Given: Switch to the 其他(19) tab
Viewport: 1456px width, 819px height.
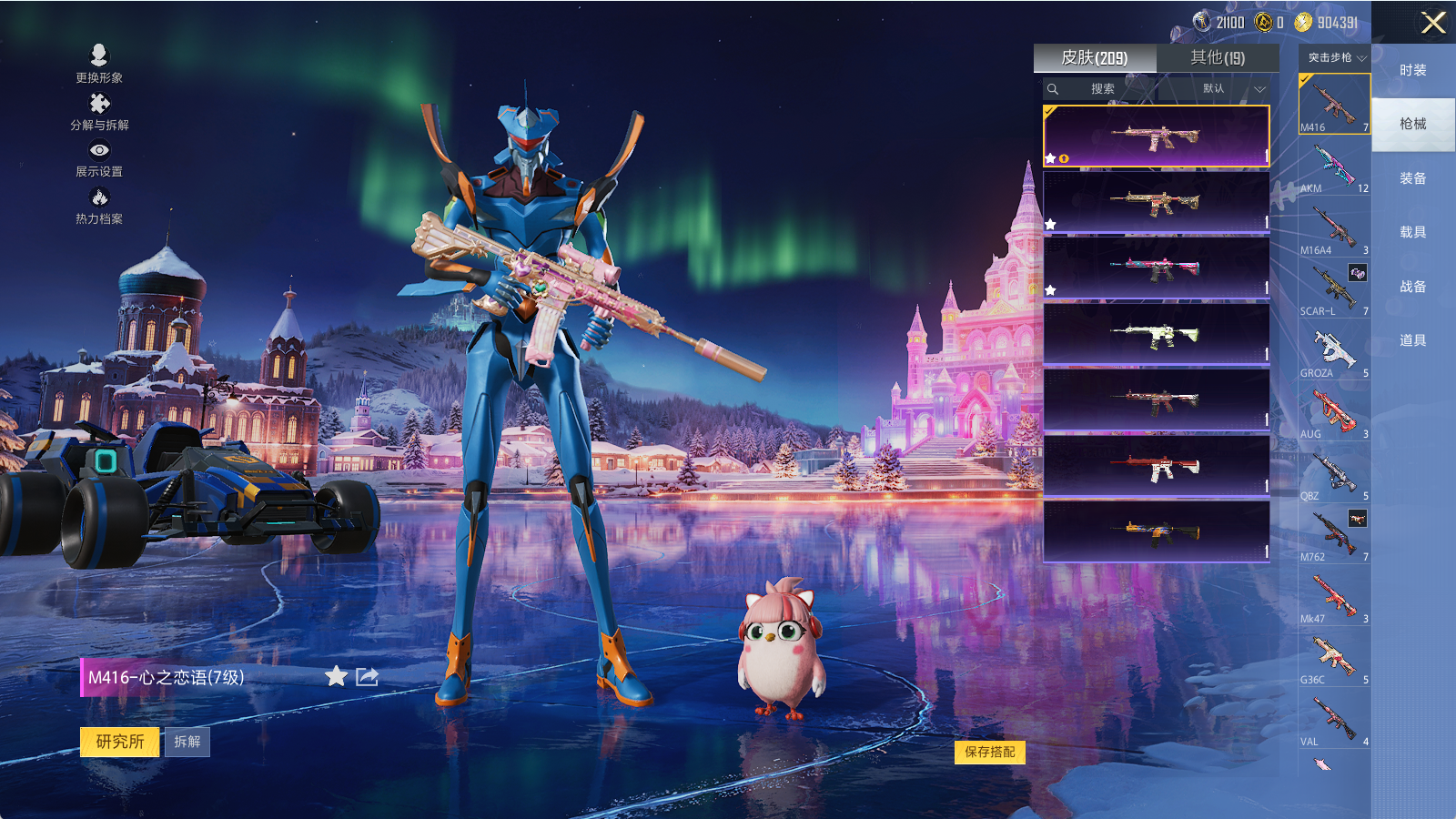Looking at the screenshot, I should [x=1217, y=58].
